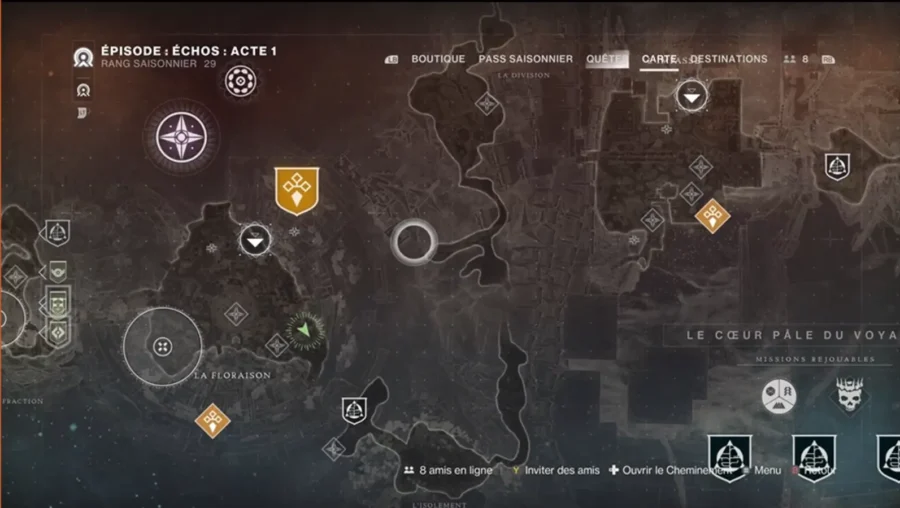The width and height of the screenshot is (900, 508).
Task: Open the fireteam roster icon showing 8
Action: [796, 60]
